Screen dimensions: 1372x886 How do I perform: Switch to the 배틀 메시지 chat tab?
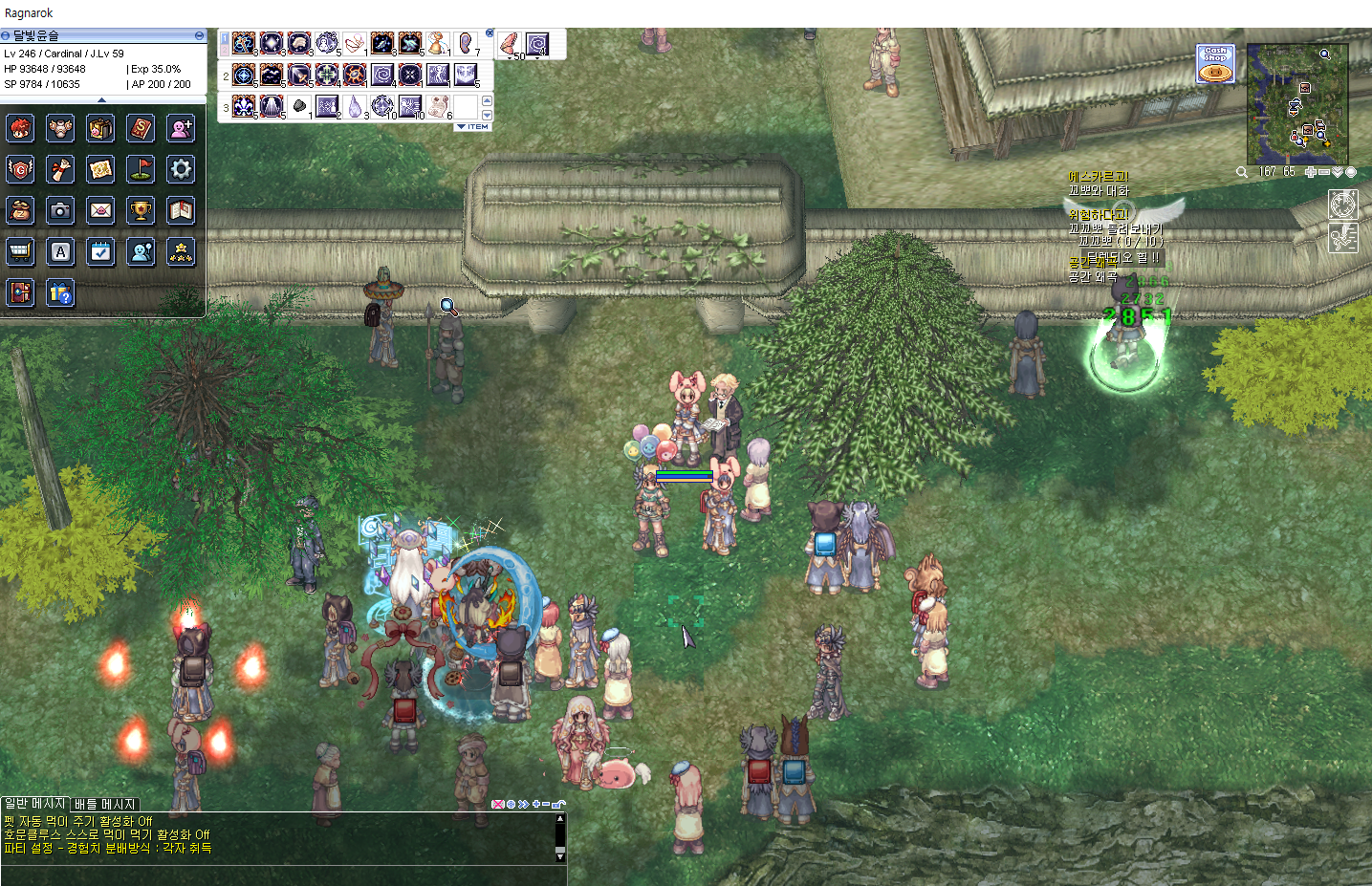pos(105,805)
